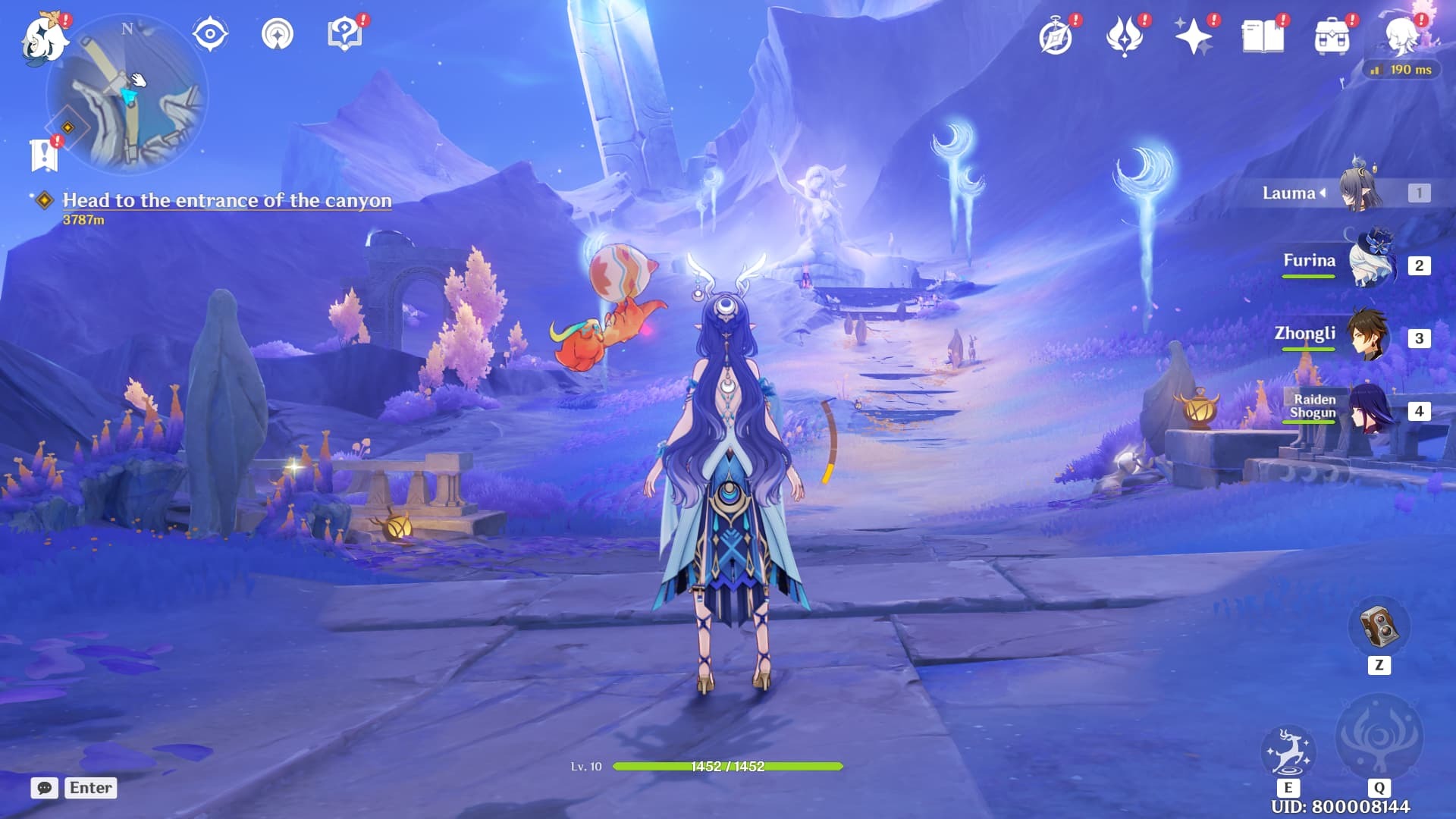Select the canyon entrance quest tracker
The image size is (1456, 819).
coord(227,200)
